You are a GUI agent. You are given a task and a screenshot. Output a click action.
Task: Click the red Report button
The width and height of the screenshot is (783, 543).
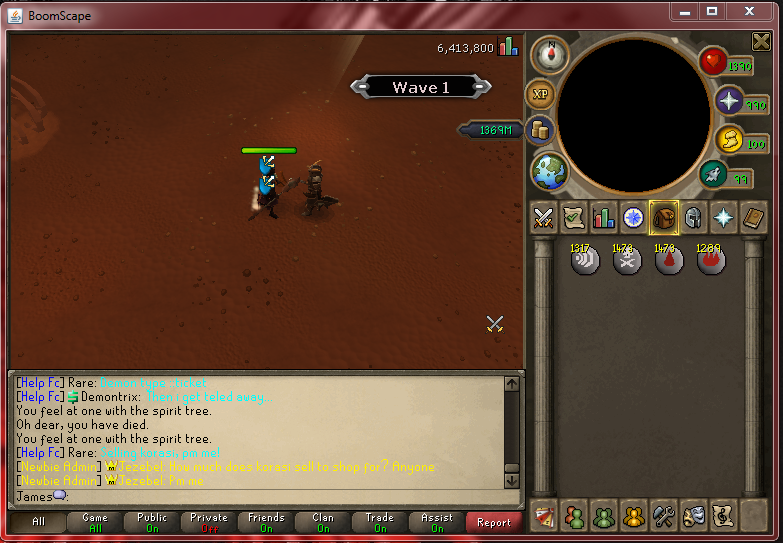pyautogui.click(x=494, y=522)
